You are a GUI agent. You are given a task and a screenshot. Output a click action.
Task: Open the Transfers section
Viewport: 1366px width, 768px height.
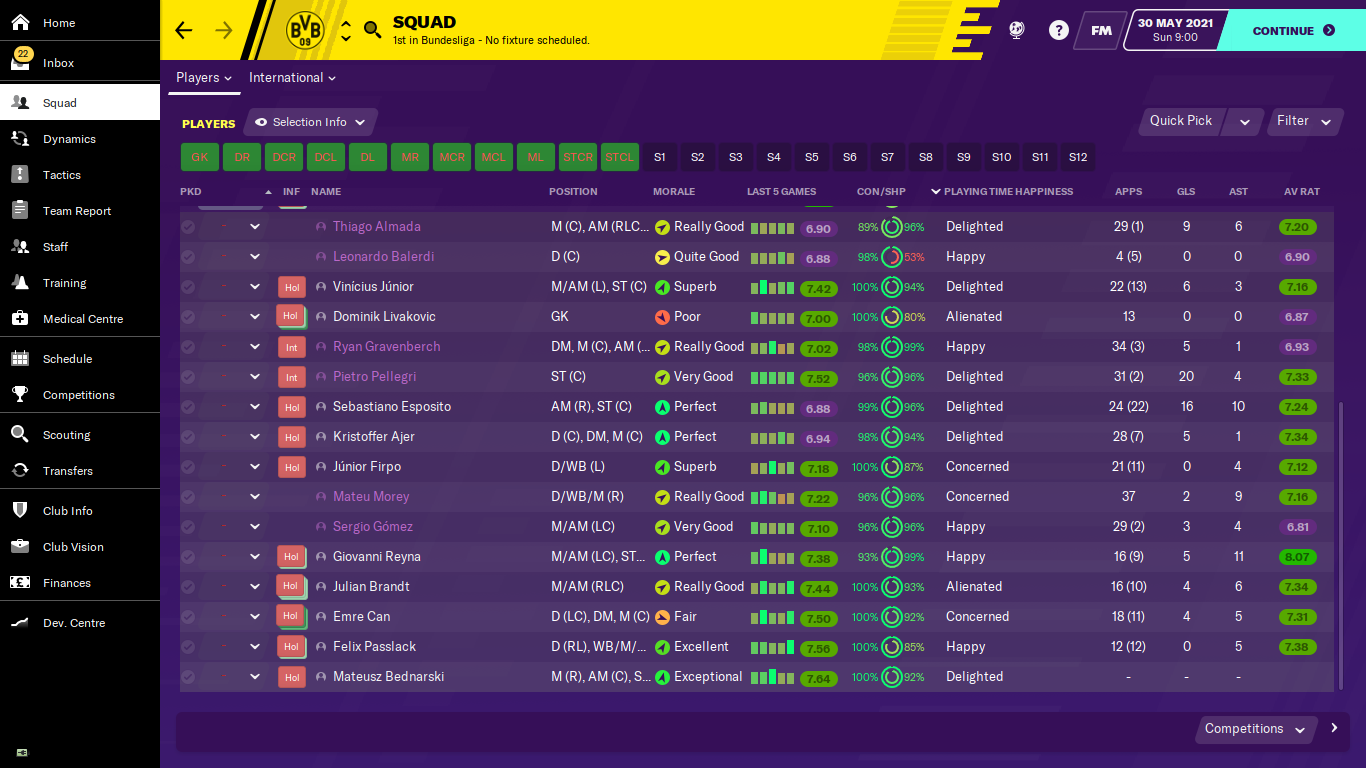[x=67, y=471]
